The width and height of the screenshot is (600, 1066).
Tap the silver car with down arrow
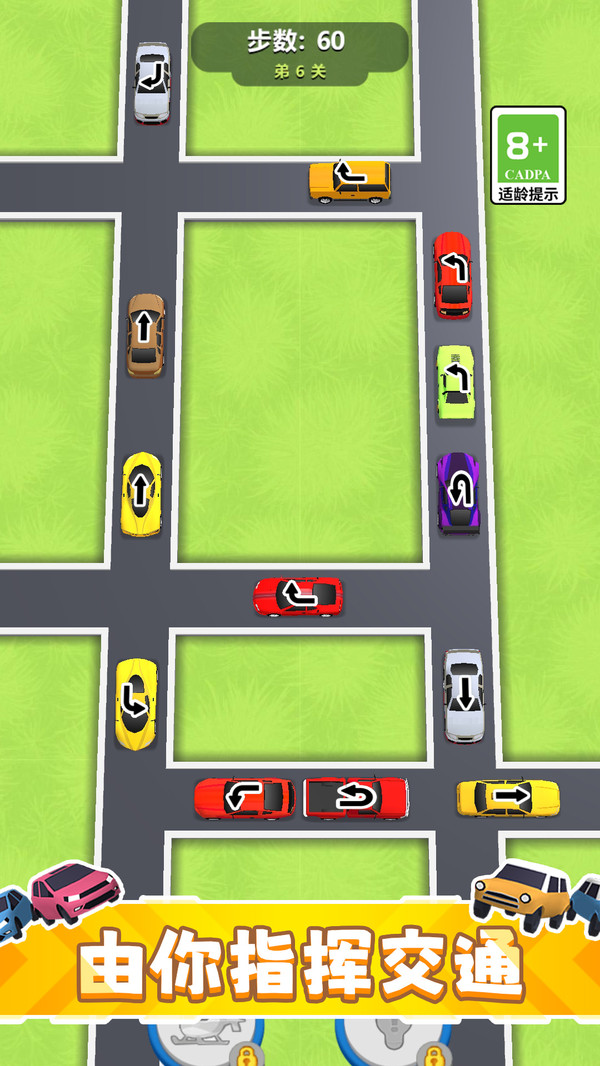coord(463,695)
